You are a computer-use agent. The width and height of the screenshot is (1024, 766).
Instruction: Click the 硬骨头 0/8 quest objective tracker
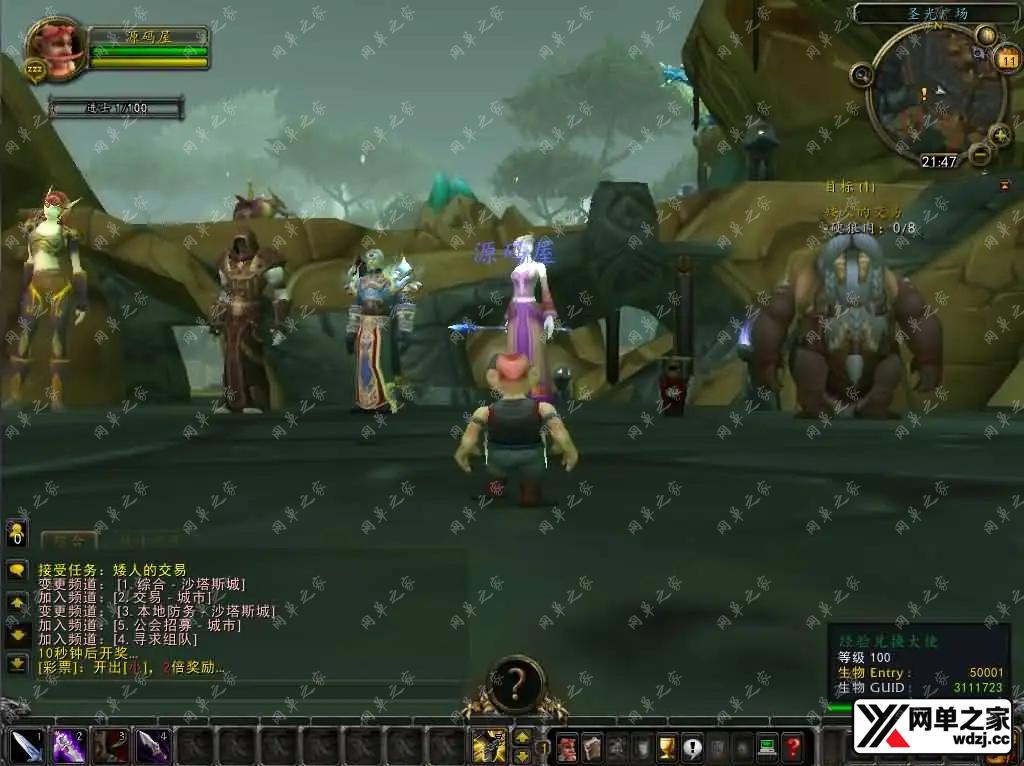868,228
